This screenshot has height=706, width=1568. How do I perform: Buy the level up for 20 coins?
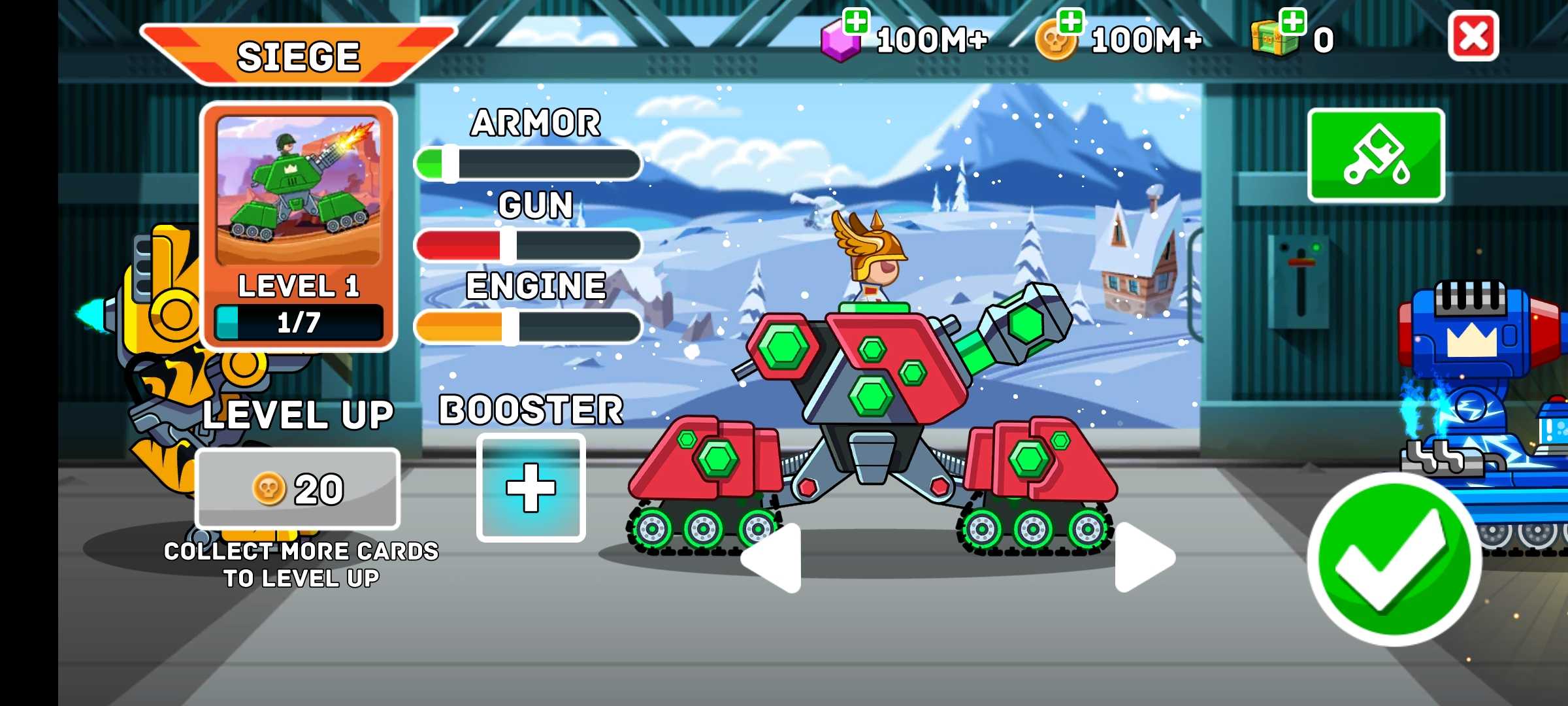pos(298,489)
